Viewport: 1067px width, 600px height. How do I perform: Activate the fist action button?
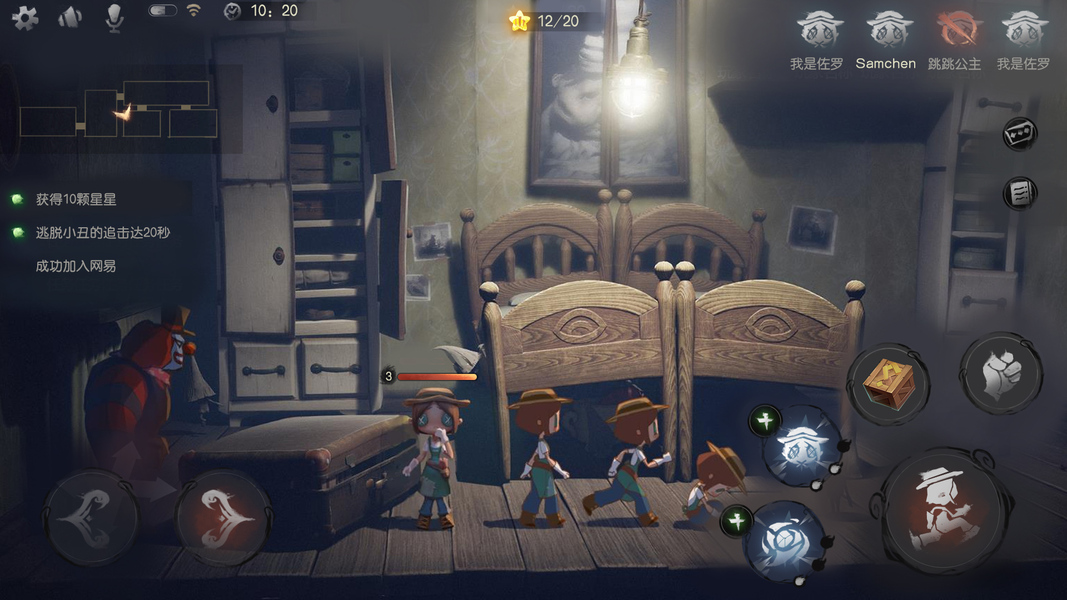click(1000, 373)
